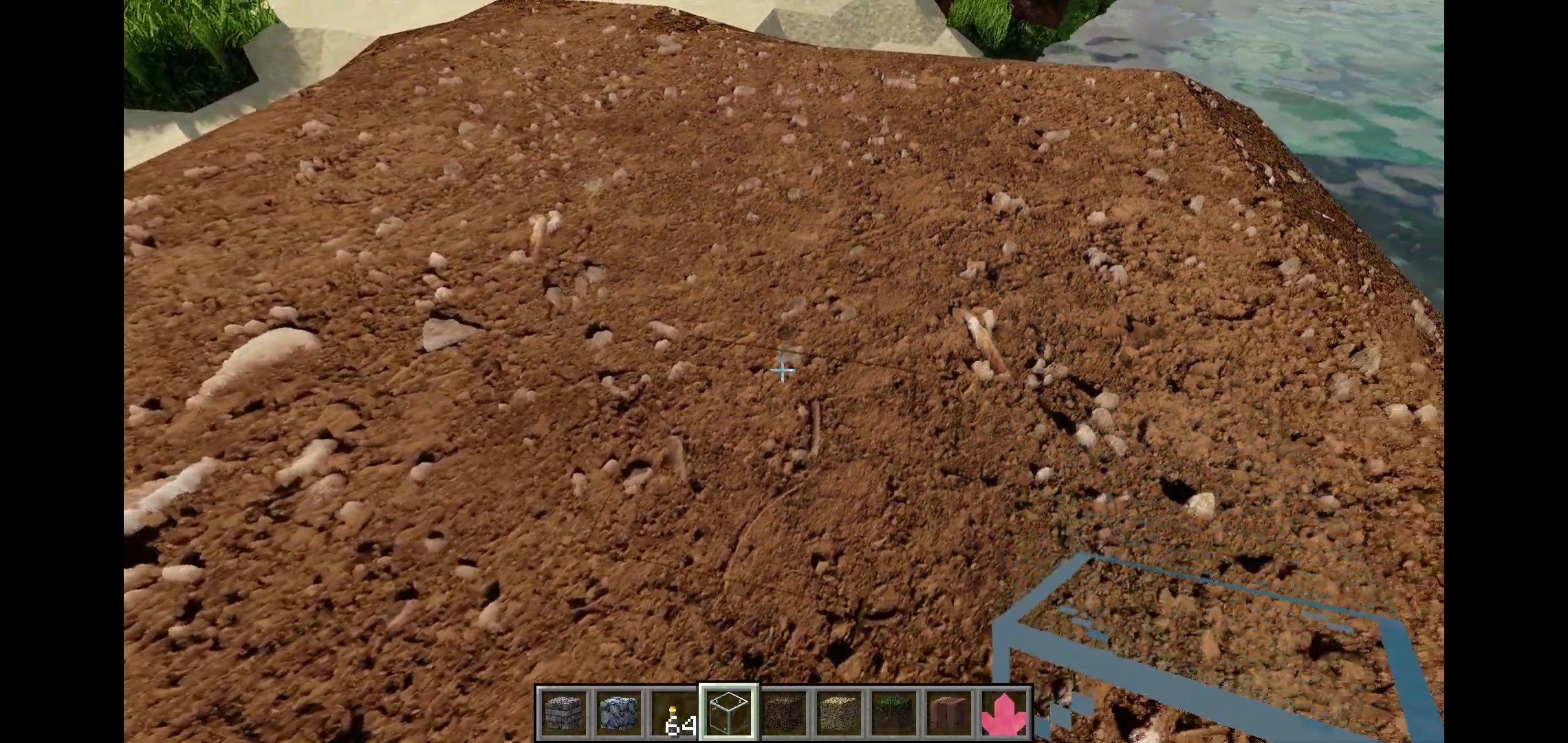Switch to the grass block slot
Image resolution: width=1568 pixels, height=743 pixels.
coord(894,713)
